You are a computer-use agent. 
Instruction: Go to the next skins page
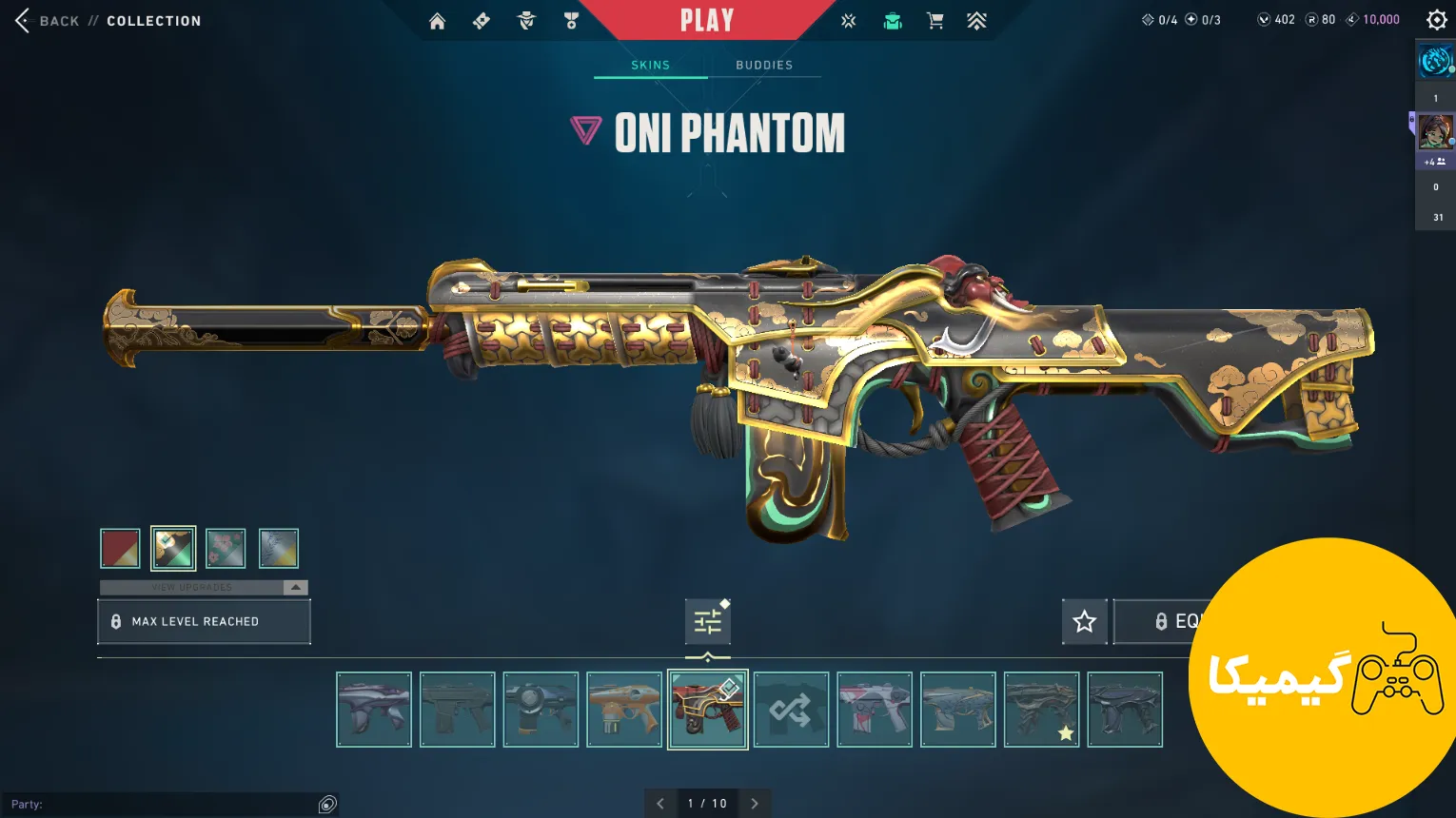755,804
